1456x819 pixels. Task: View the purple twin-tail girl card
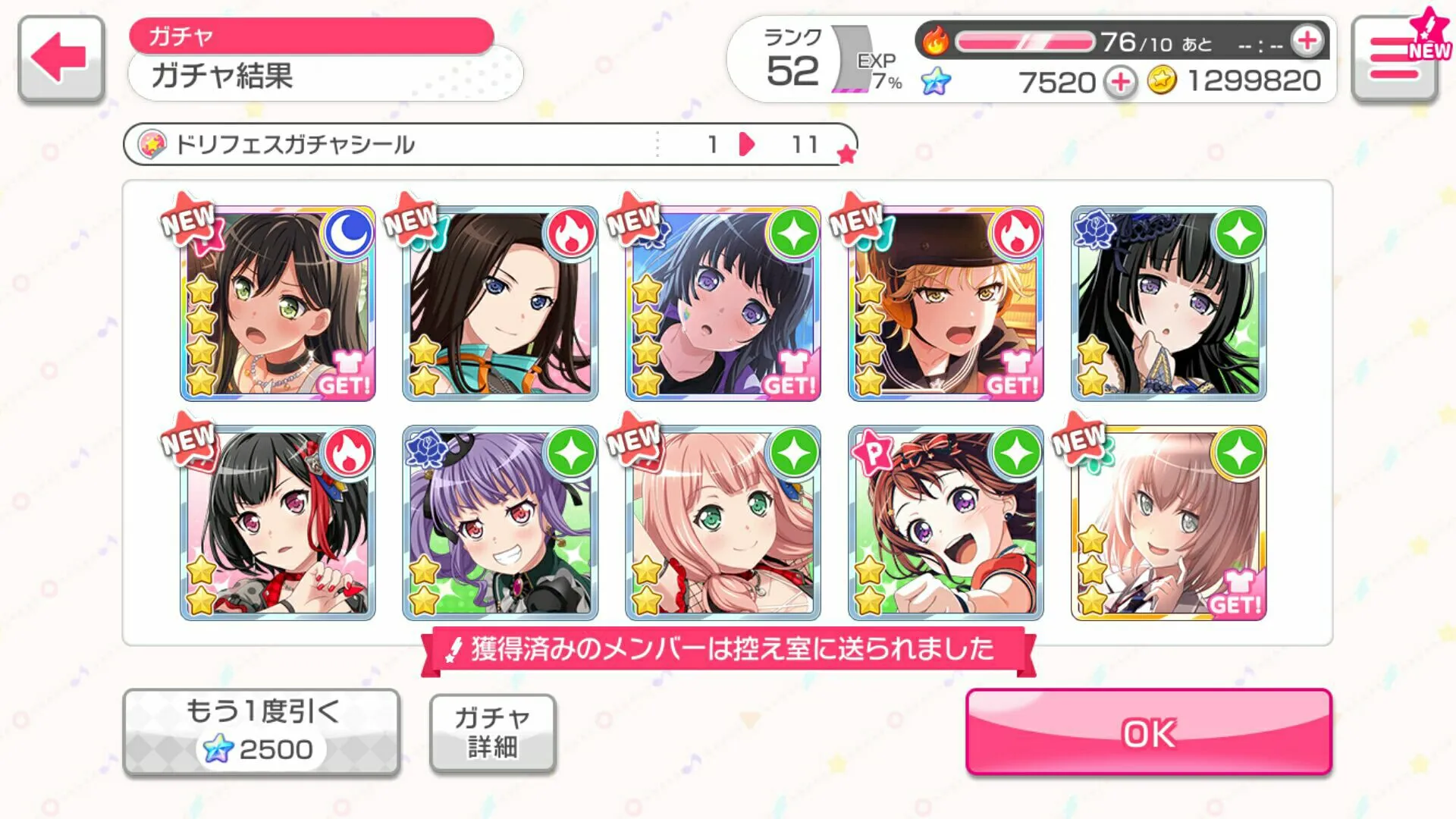click(x=500, y=523)
